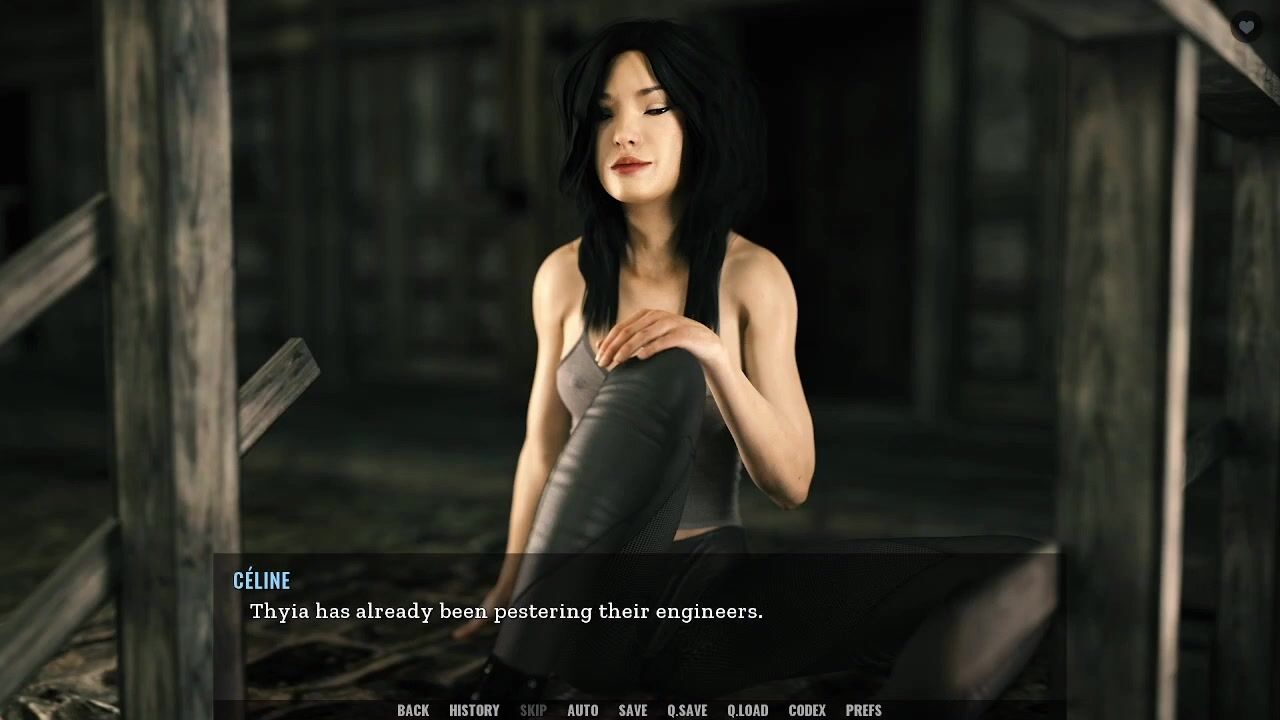1280x720 pixels.
Task: Toggle AUTO advance mode
Action: (x=583, y=710)
